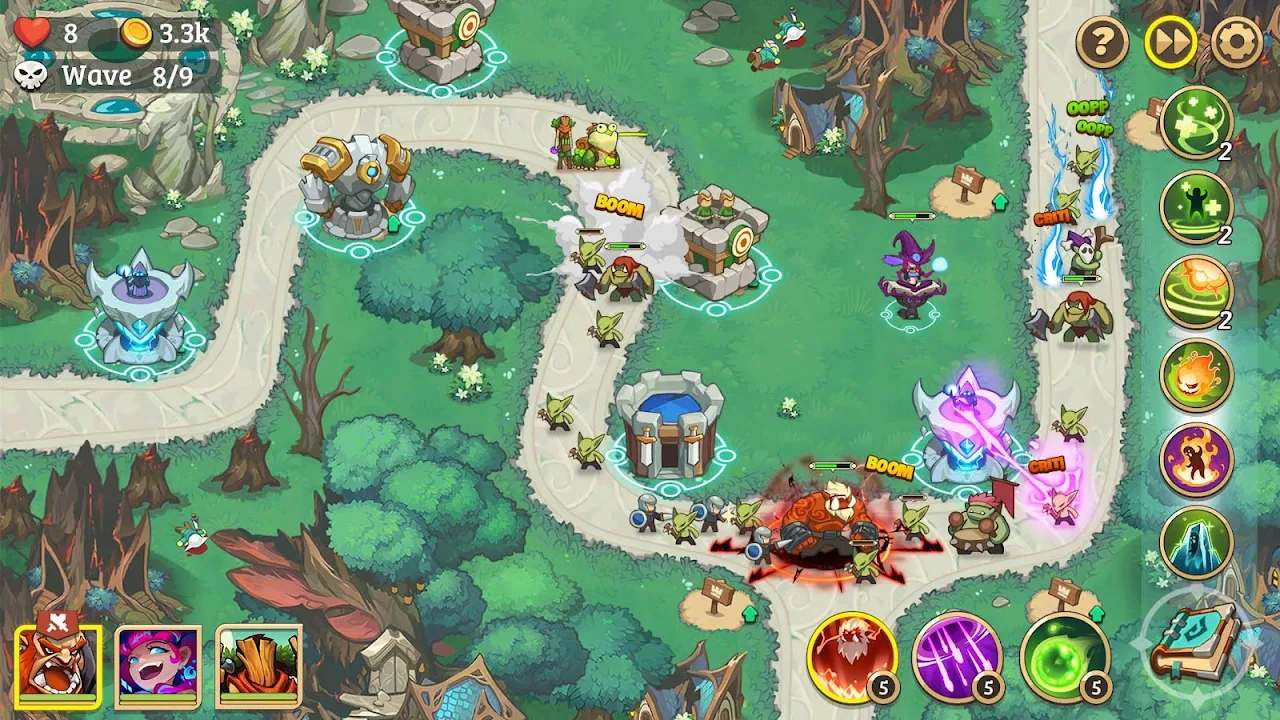Viewport: 1280px width, 720px height.
Task: Select the red-bearded roaring hero portrait
Action: click(58, 664)
